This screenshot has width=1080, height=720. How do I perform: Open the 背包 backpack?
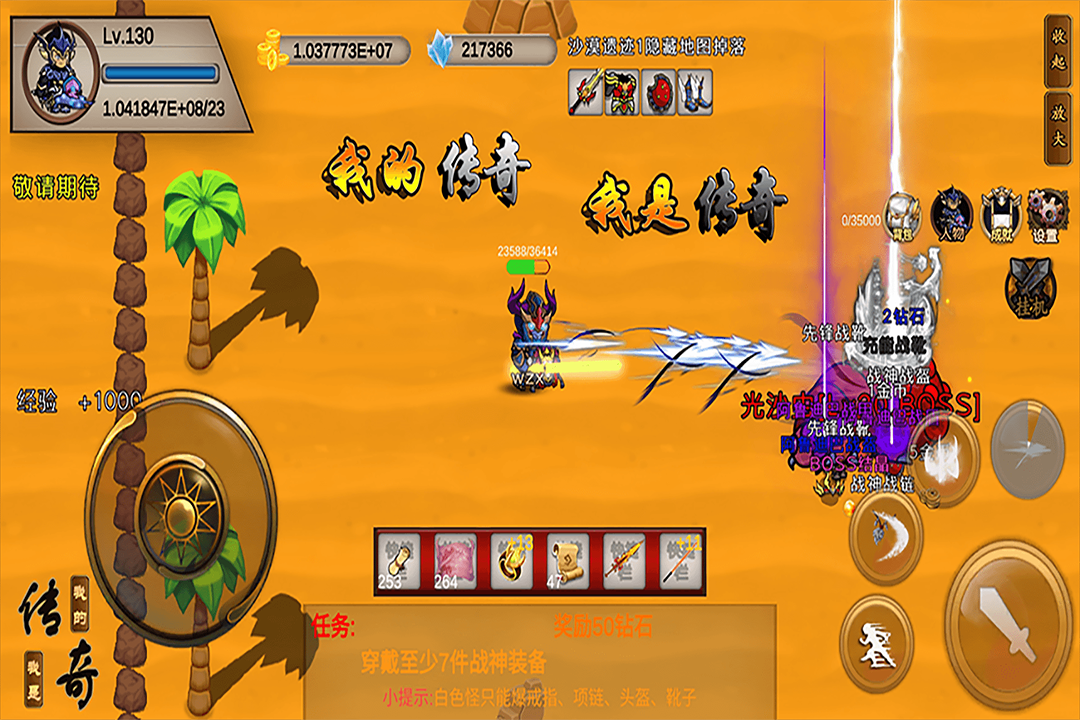pyautogui.click(x=903, y=214)
